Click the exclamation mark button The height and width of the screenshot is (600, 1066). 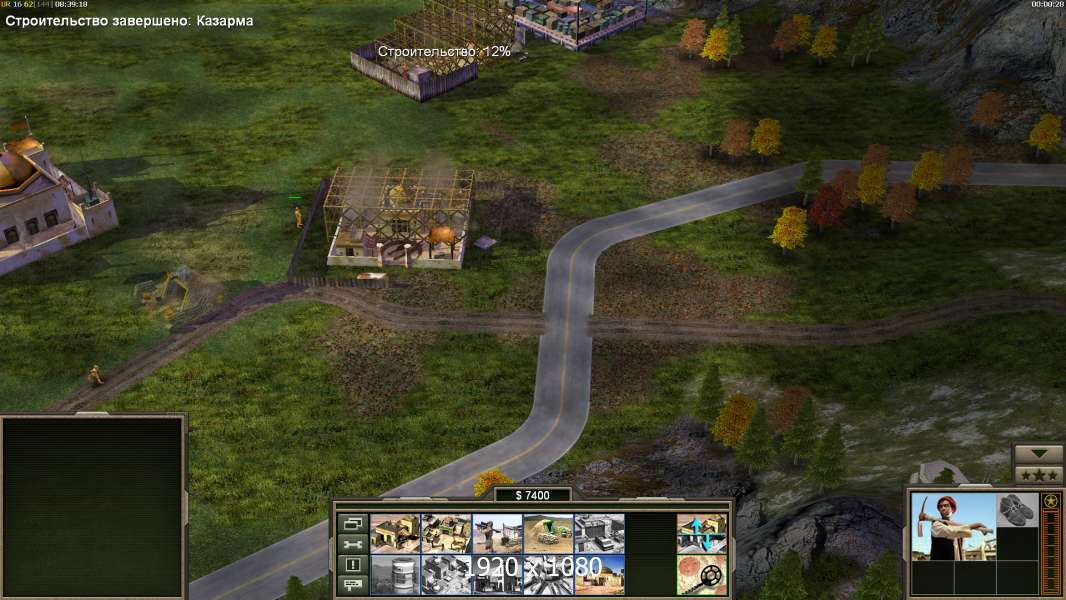tap(351, 565)
